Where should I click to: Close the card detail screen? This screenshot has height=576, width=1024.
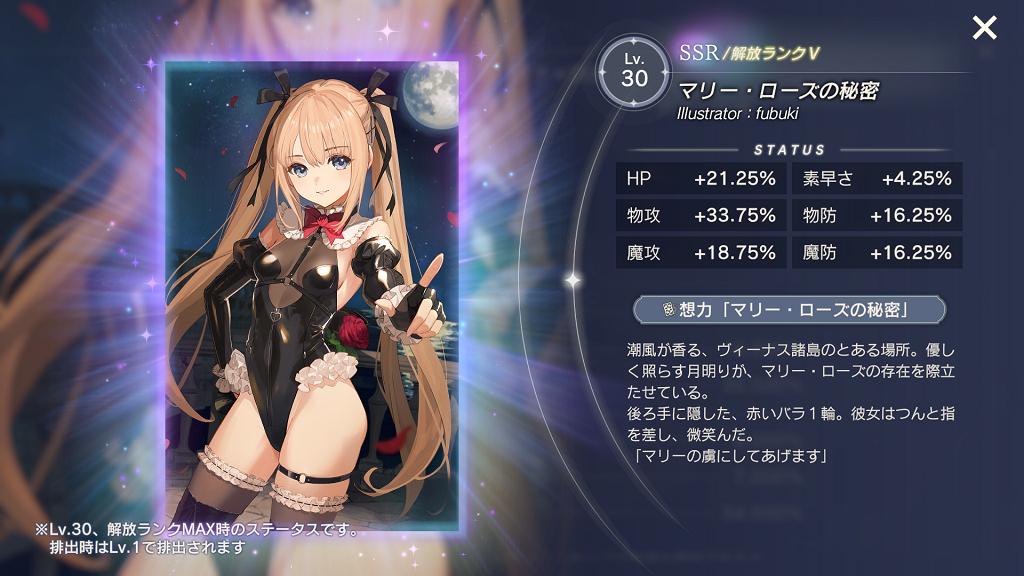pyautogui.click(x=984, y=28)
